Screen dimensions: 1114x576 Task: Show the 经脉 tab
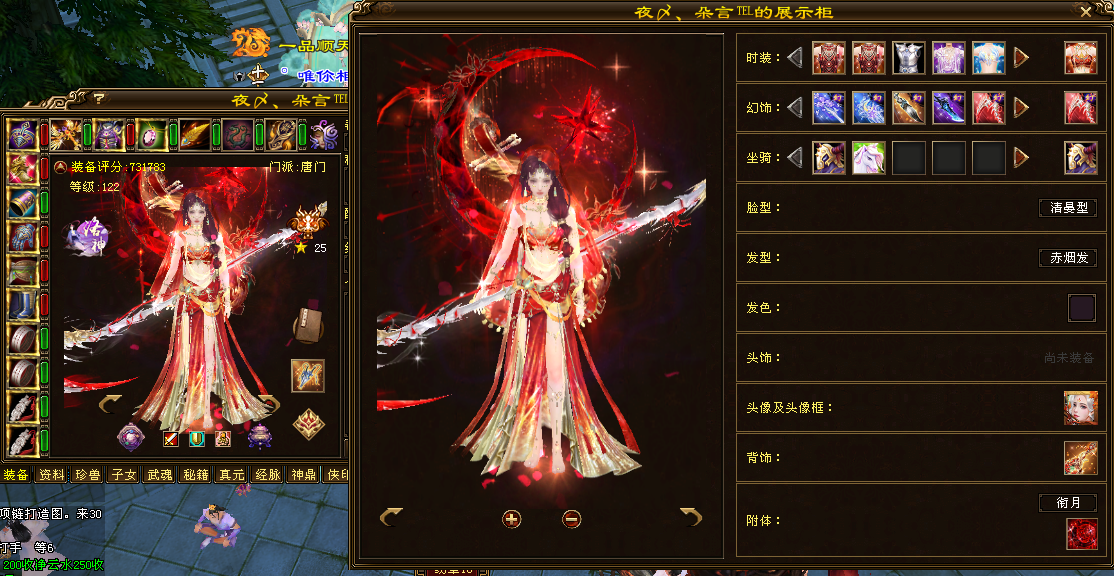coord(267,475)
